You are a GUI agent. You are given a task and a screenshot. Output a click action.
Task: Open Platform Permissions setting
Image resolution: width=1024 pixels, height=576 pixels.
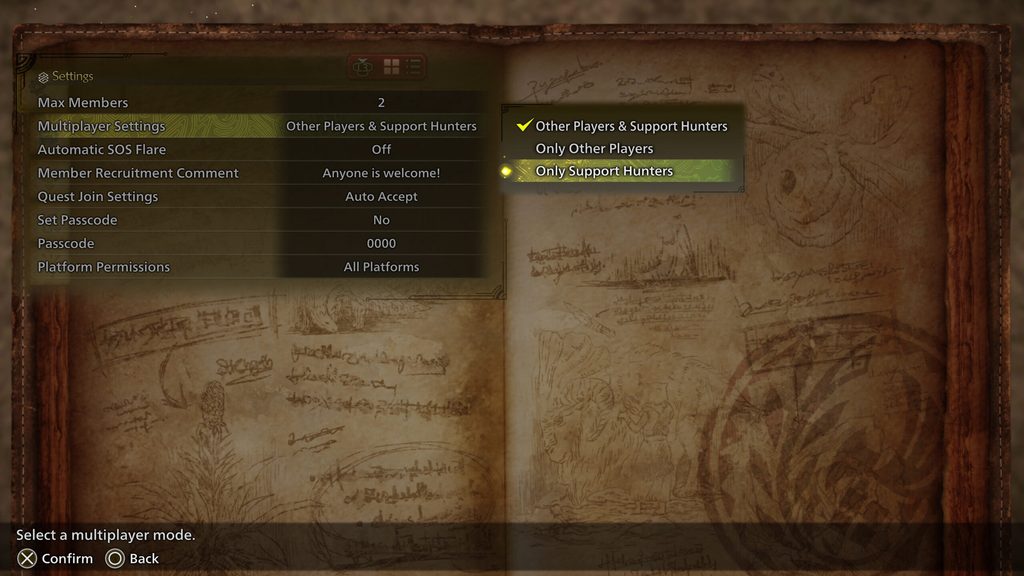pyautogui.click(x=258, y=267)
